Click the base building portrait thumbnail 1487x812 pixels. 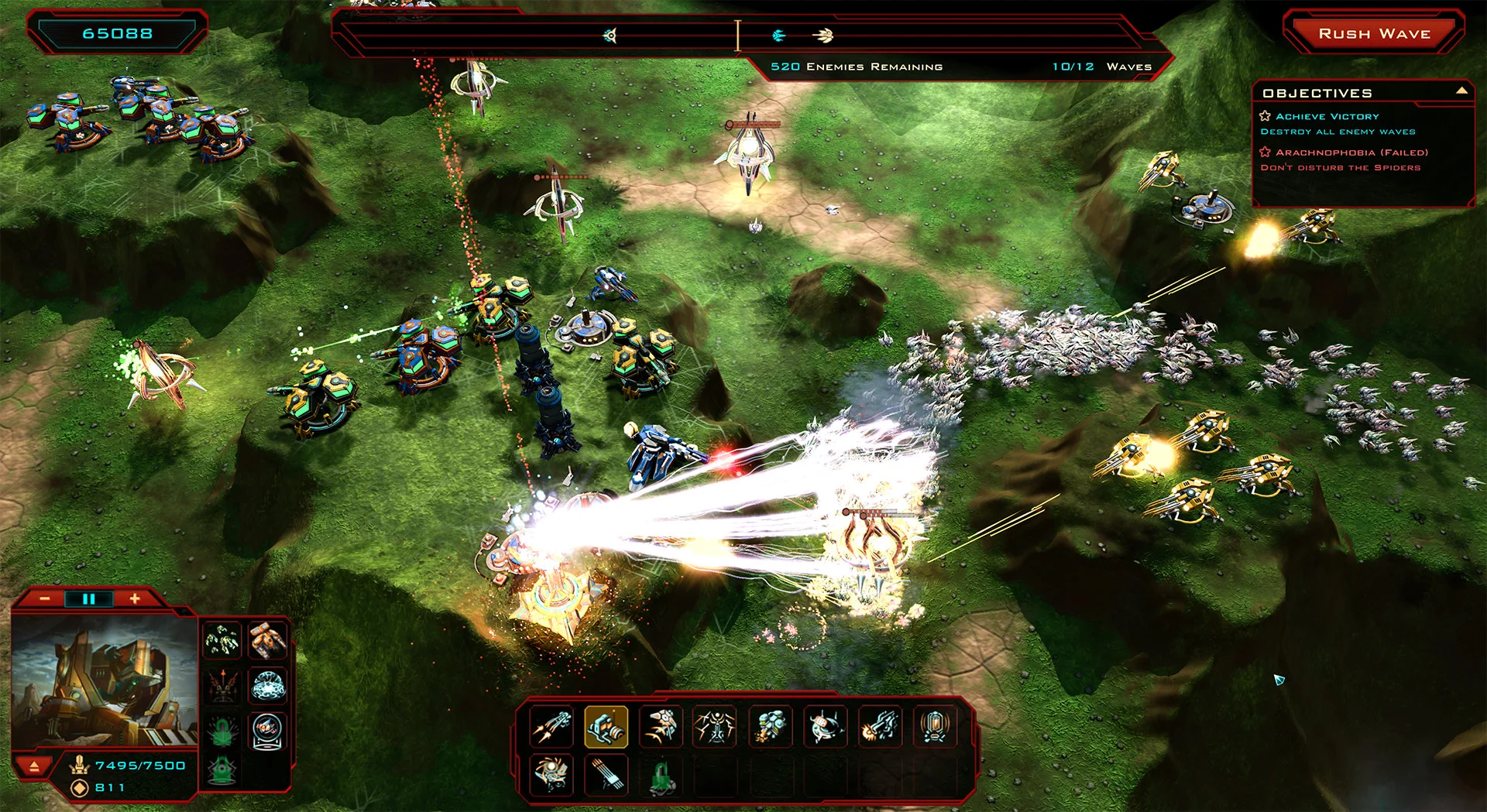tap(105, 681)
